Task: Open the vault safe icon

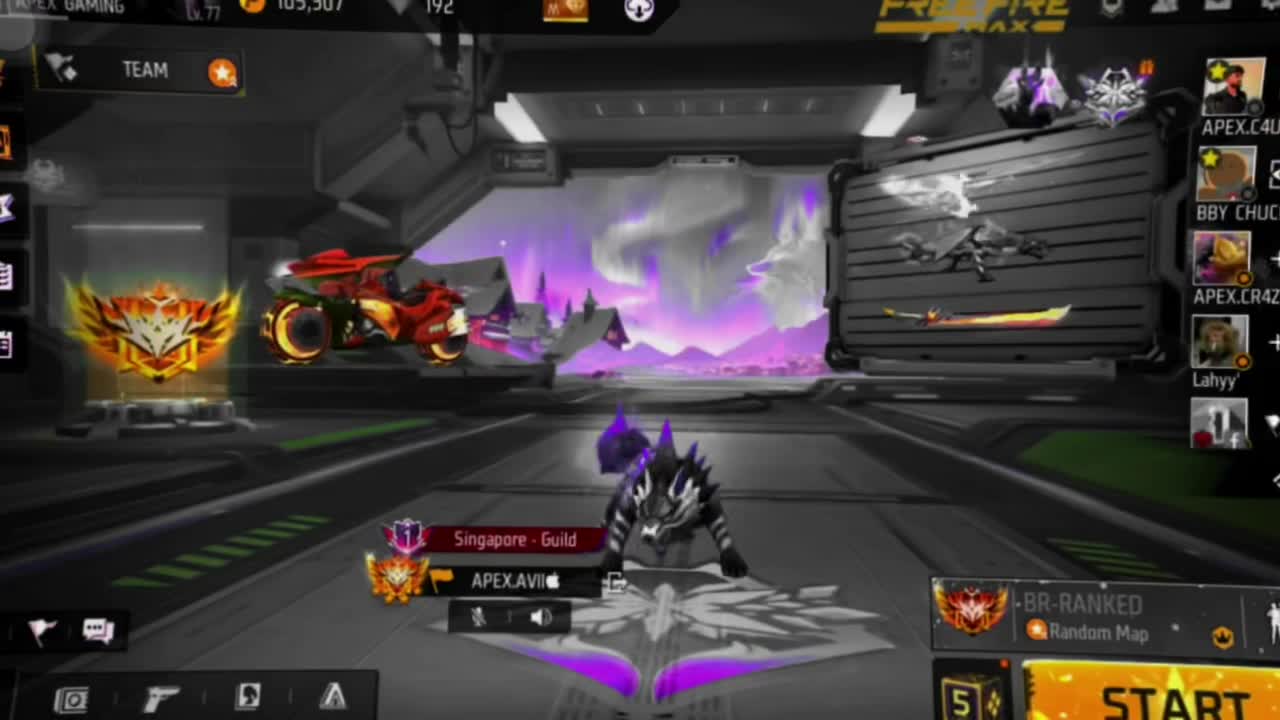Action: pyautogui.click(x=71, y=700)
